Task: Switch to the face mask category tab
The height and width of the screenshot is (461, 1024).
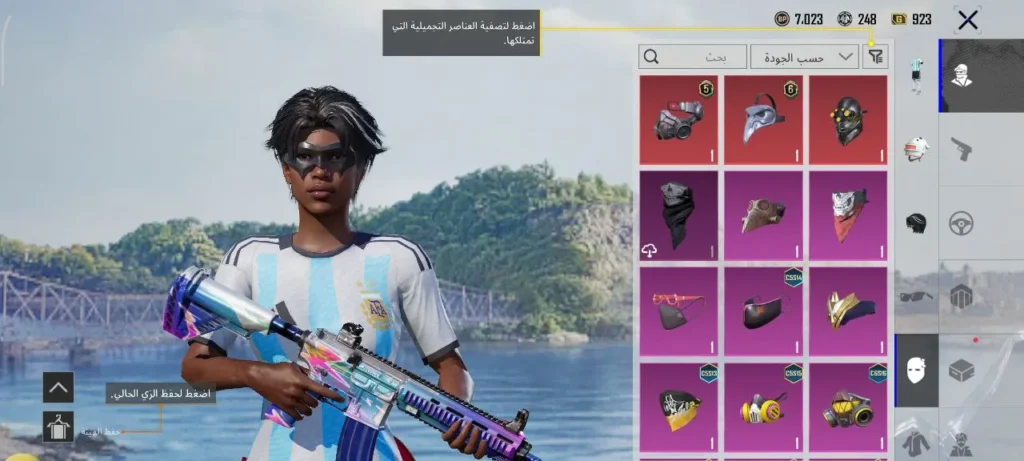Action: 916,370
